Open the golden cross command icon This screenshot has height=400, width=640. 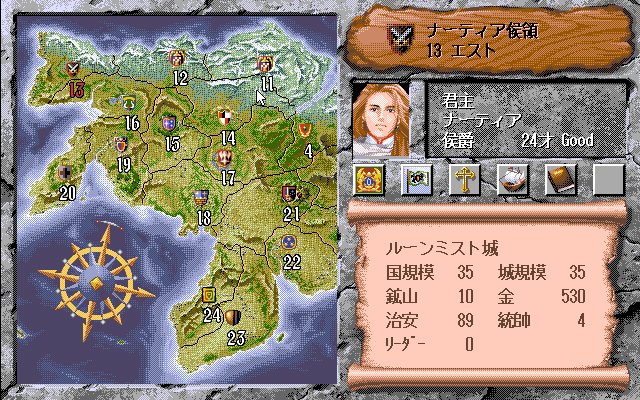tap(464, 179)
